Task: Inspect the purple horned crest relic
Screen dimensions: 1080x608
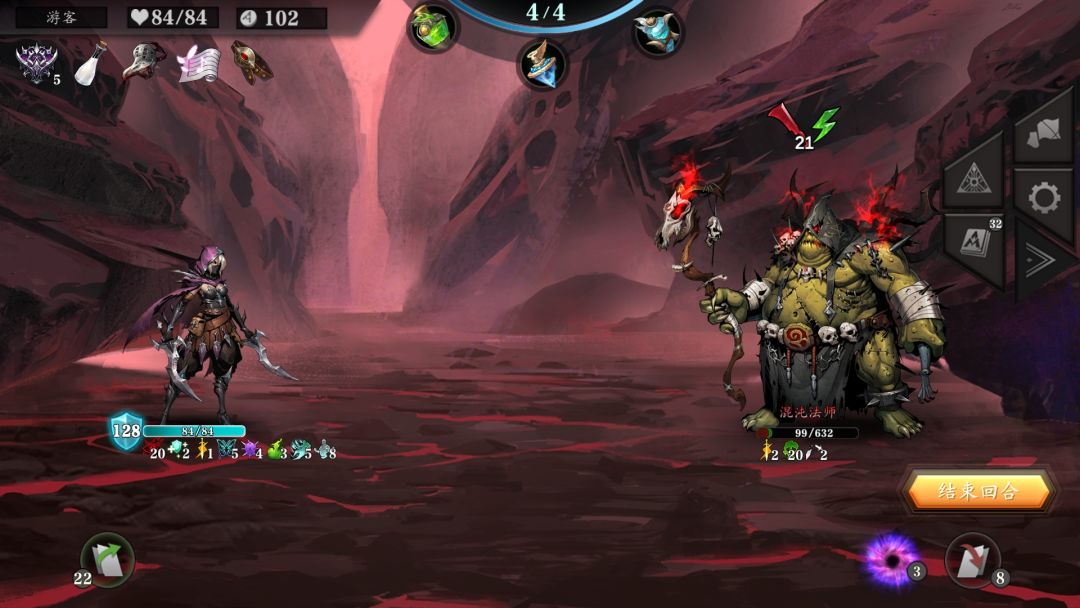Action: (36, 62)
